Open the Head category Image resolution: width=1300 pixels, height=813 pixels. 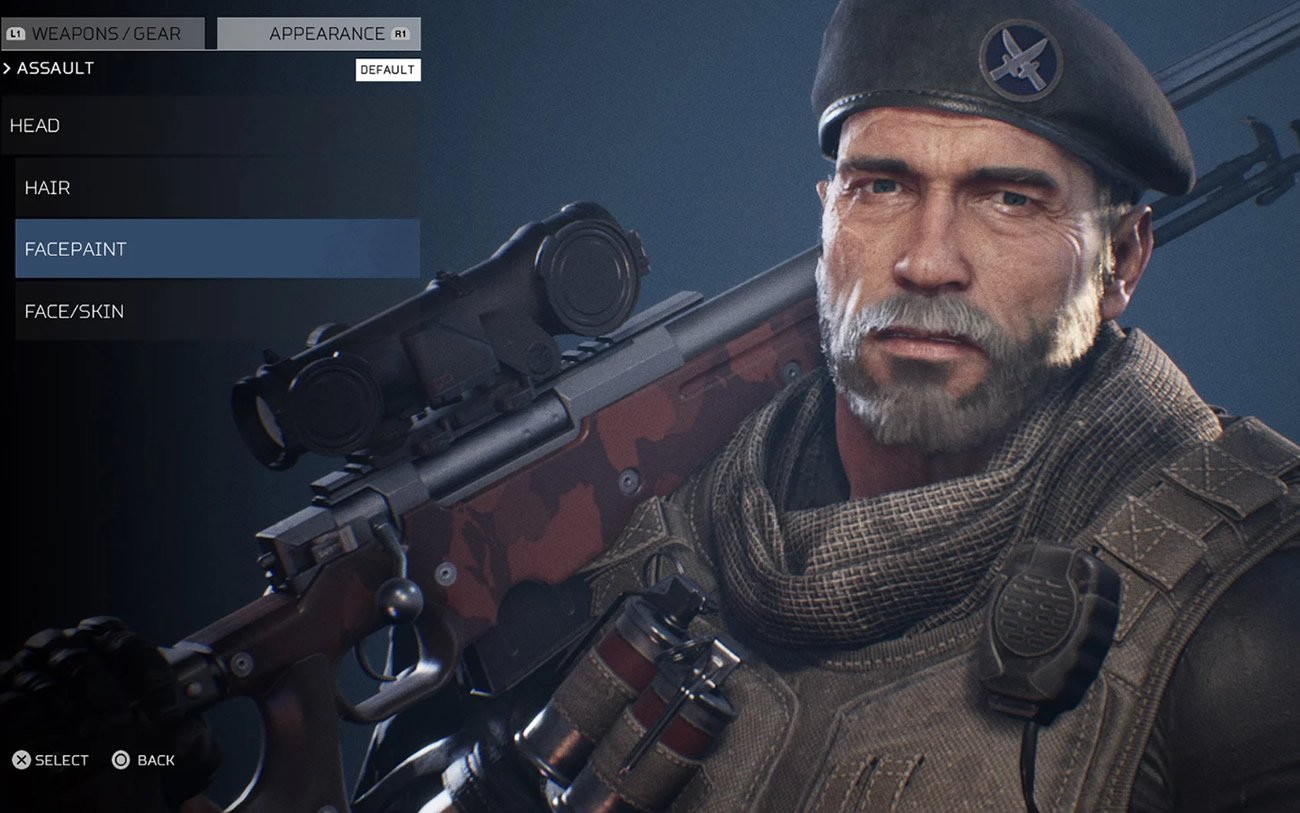pyautogui.click(x=210, y=126)
